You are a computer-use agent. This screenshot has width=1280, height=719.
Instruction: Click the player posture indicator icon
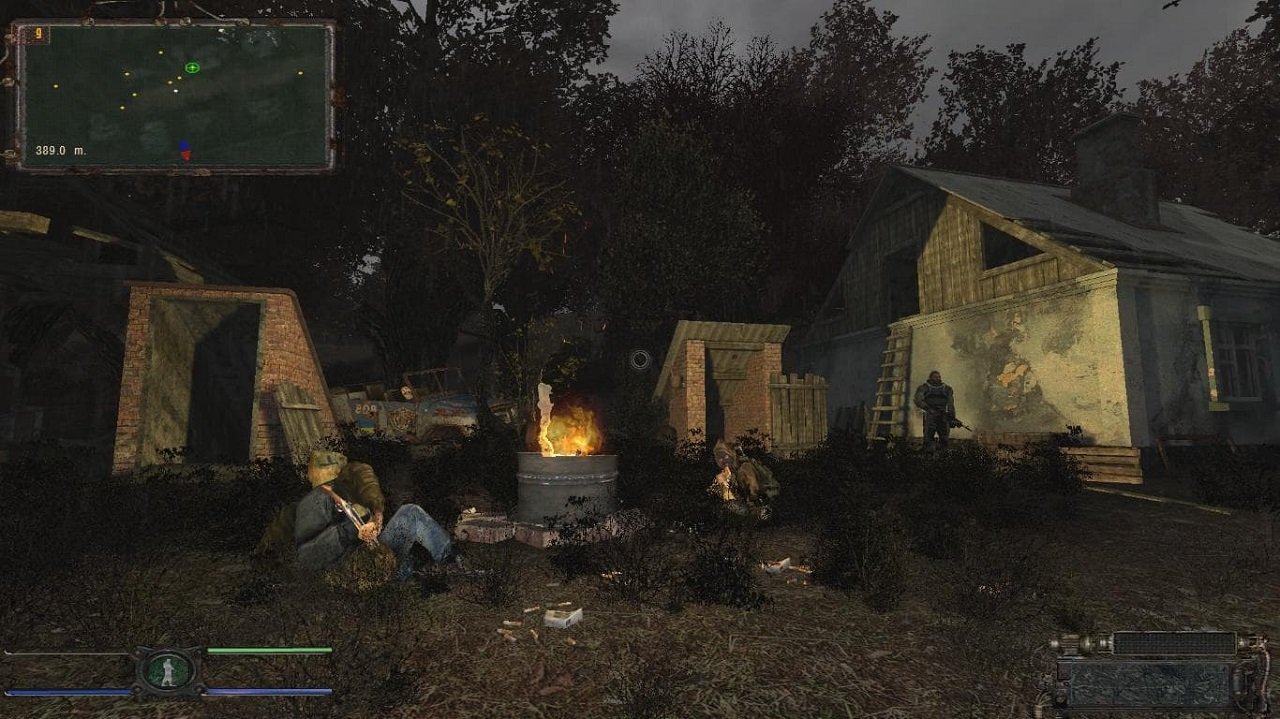tap(169, 671)
